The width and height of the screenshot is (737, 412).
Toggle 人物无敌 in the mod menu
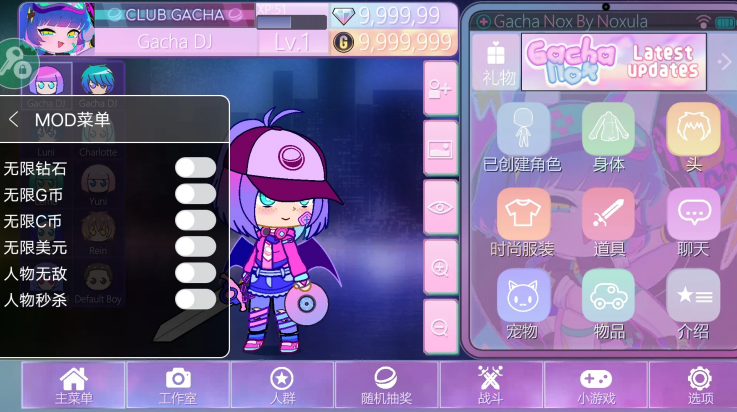click(195, 272)
